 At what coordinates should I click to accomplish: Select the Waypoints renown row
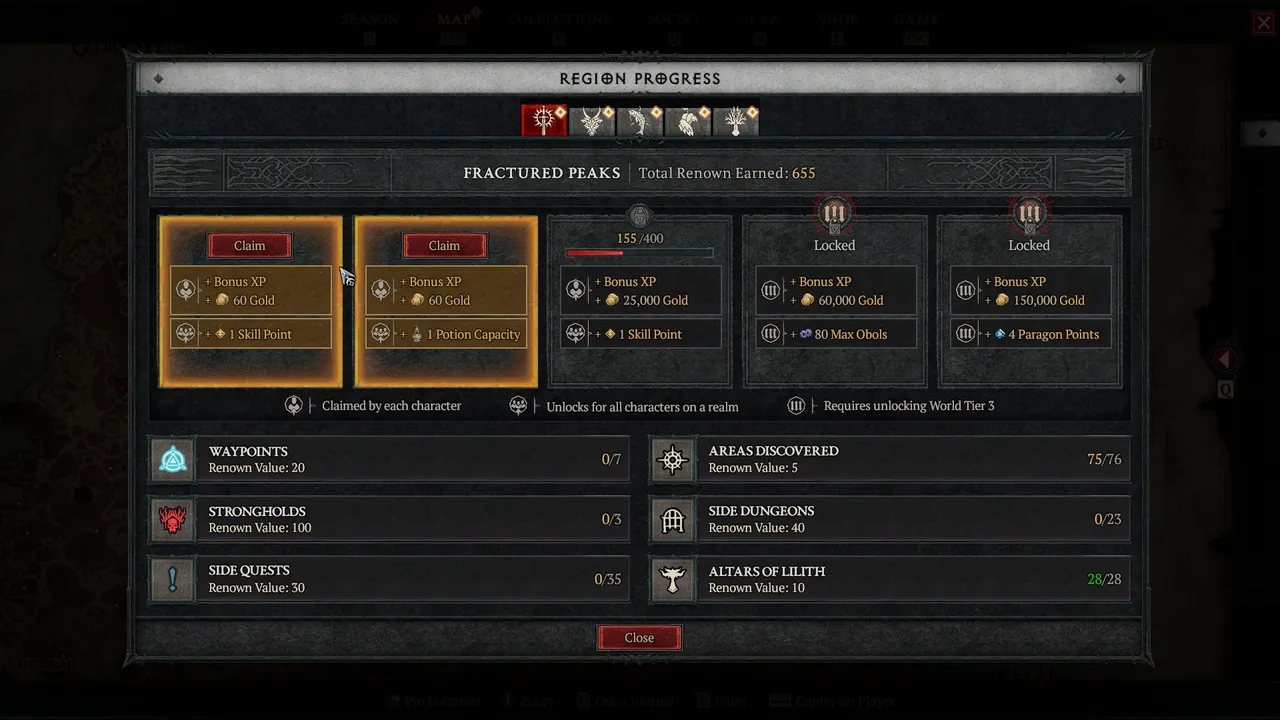[389, 459]
